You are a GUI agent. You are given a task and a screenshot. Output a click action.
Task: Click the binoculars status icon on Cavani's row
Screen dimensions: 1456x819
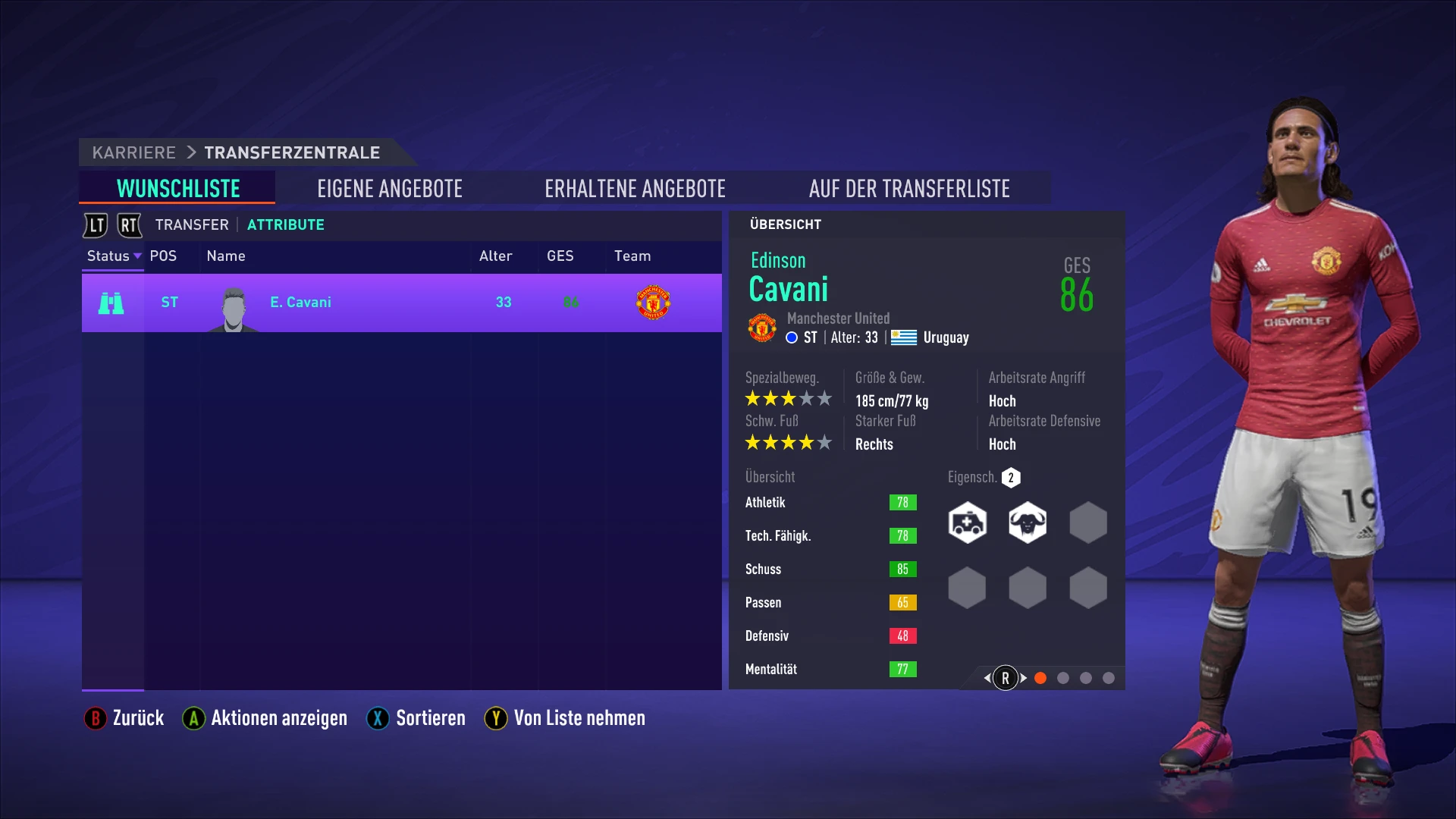[x=111, y=303]
